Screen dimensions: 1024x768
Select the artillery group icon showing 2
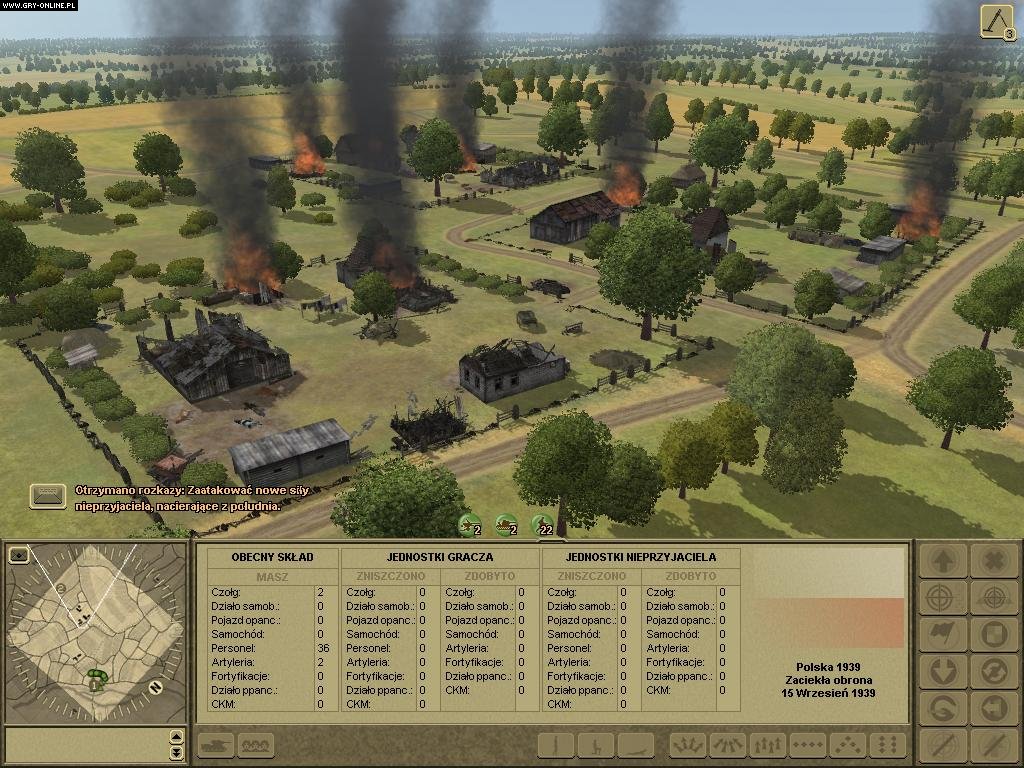(470, 524)
